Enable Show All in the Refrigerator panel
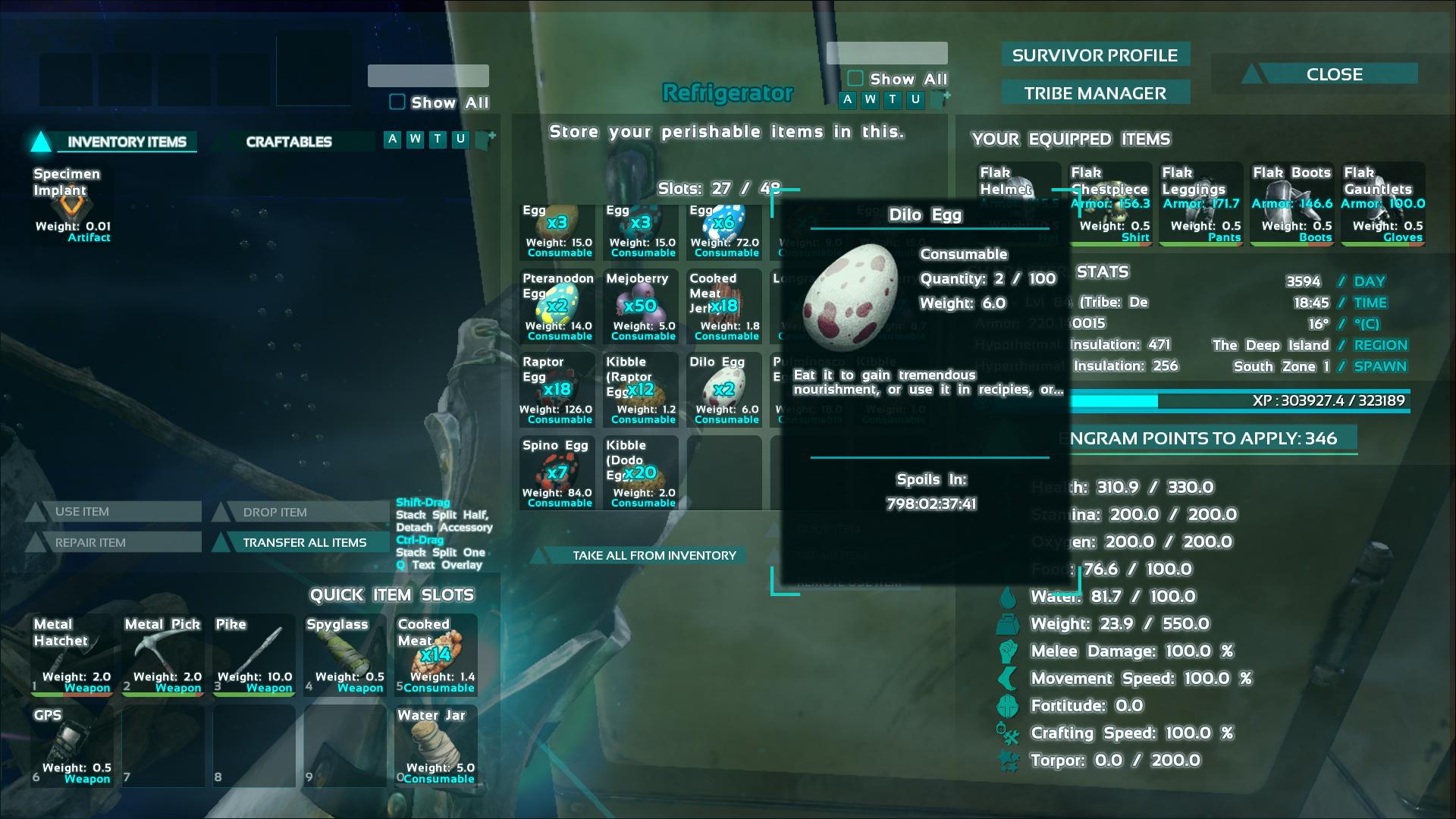The image size is (1456, 819). point(855,79)
